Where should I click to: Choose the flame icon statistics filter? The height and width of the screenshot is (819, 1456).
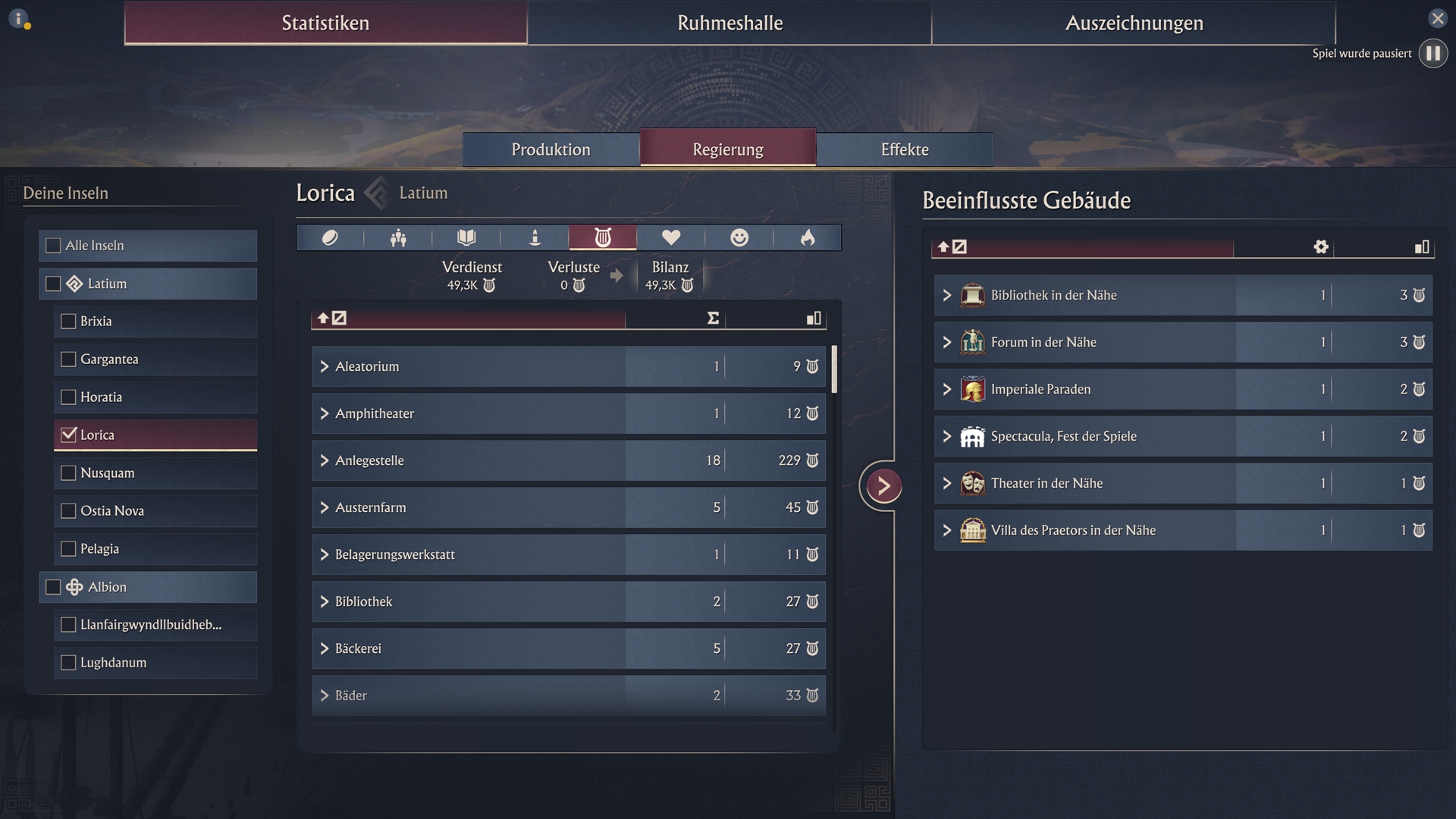point(807,238)
